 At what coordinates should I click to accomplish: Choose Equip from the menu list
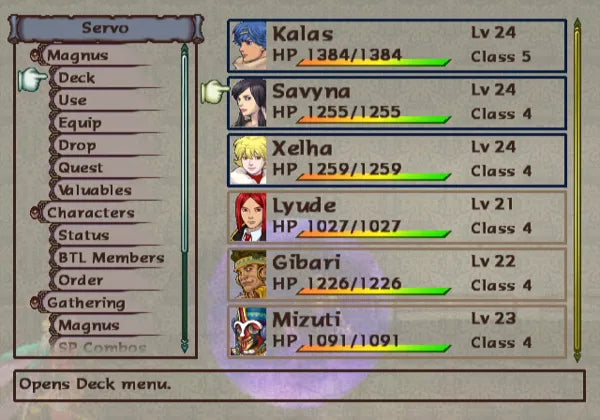[79, 123]
